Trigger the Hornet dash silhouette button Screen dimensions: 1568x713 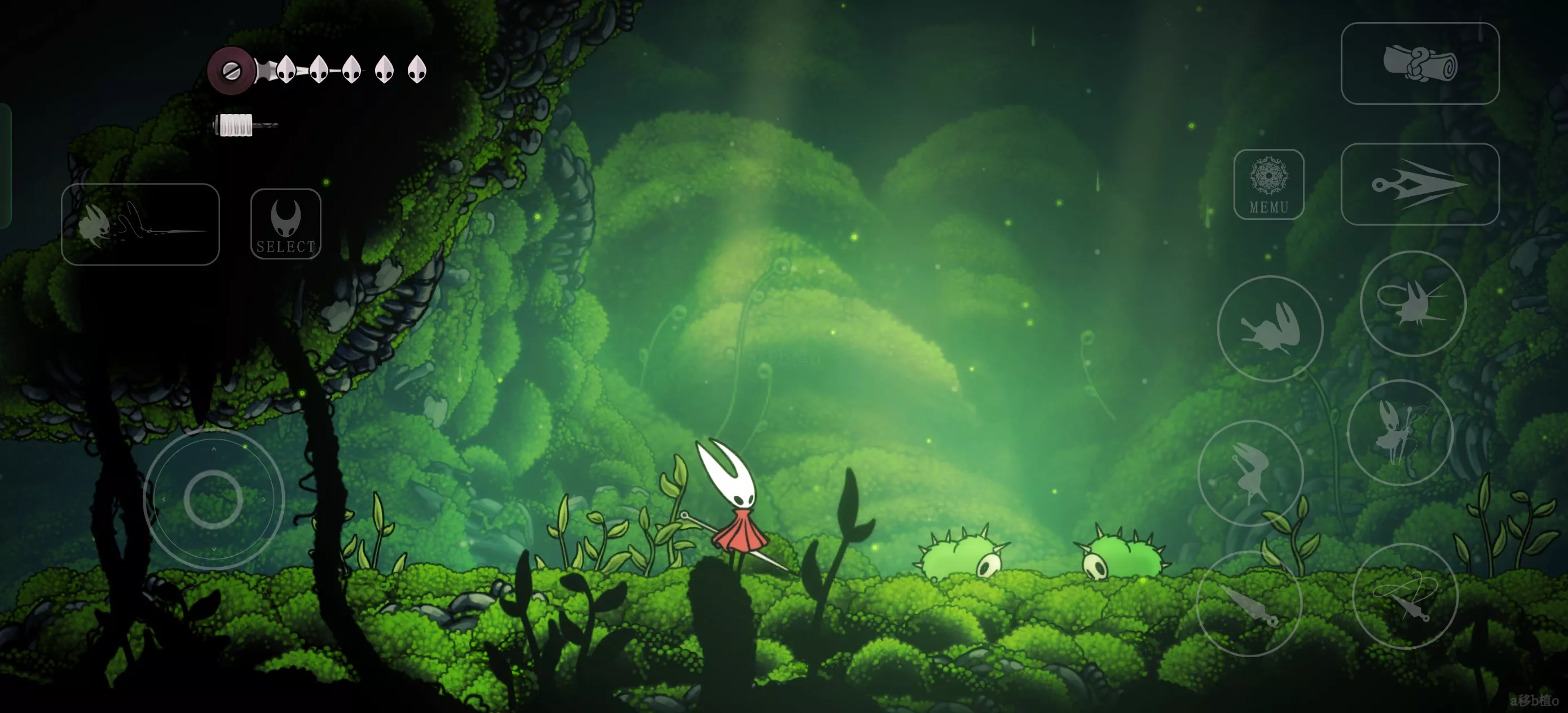click(1270, 329)
